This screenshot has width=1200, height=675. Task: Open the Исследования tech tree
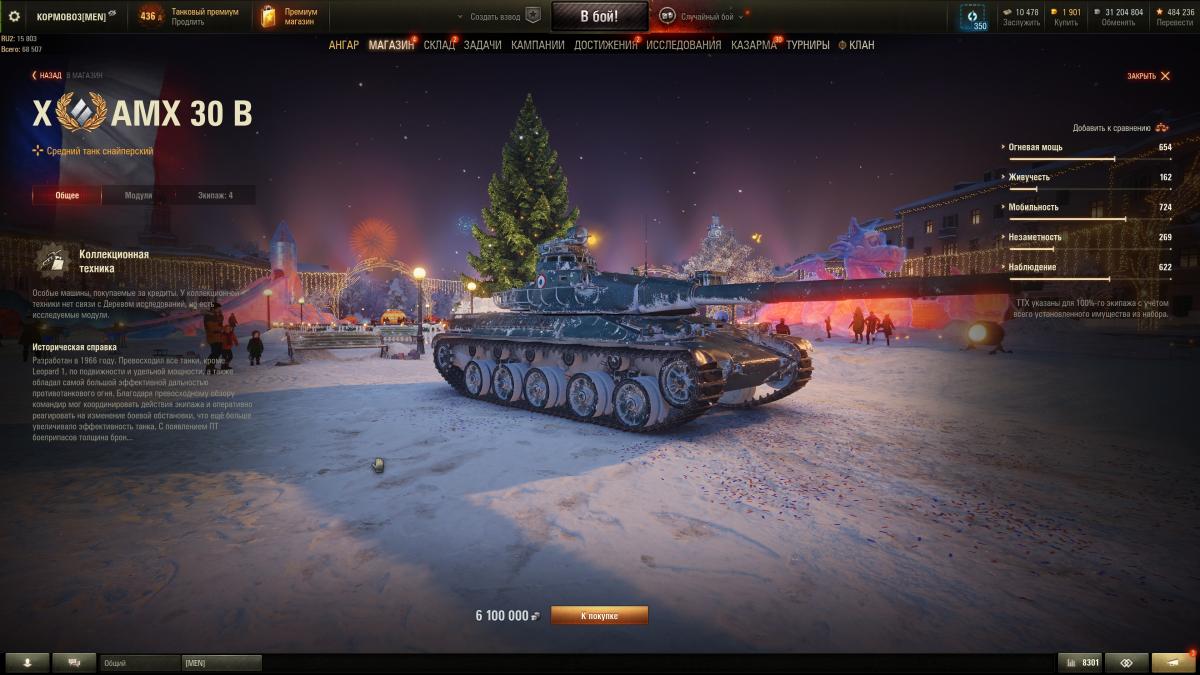683,45
